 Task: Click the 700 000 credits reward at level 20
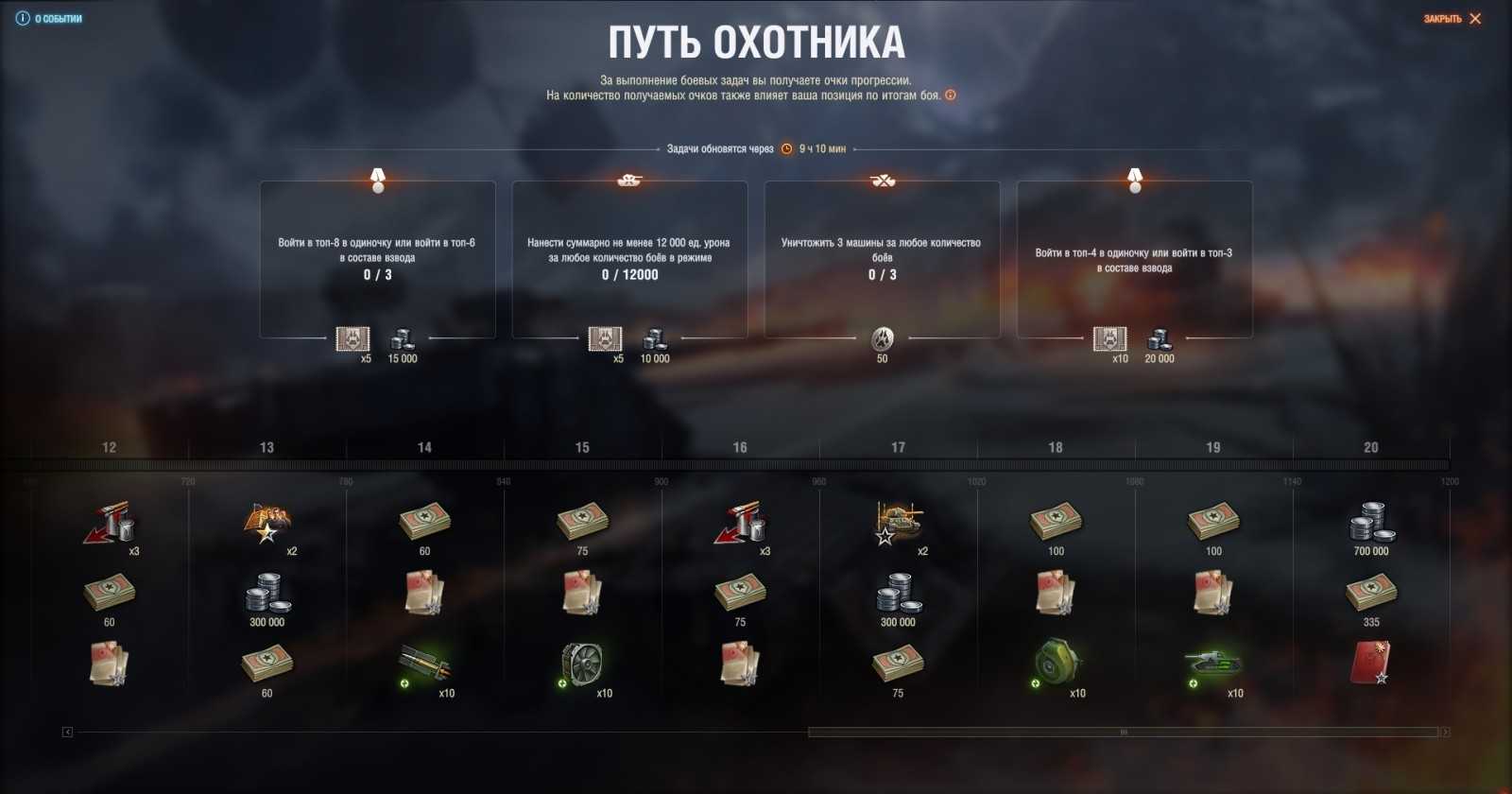[1372, 520]
